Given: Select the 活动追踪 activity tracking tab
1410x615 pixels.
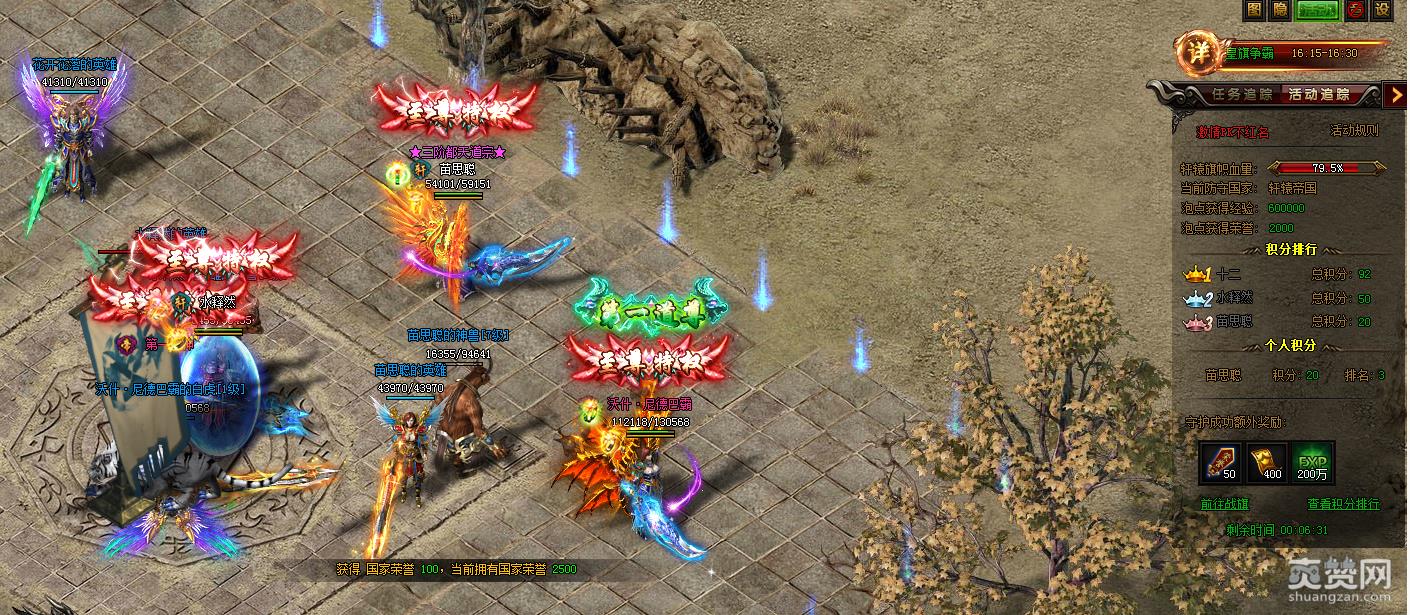Looking at the screenshot, I should pyautogui.click(x=1319, y=95).
